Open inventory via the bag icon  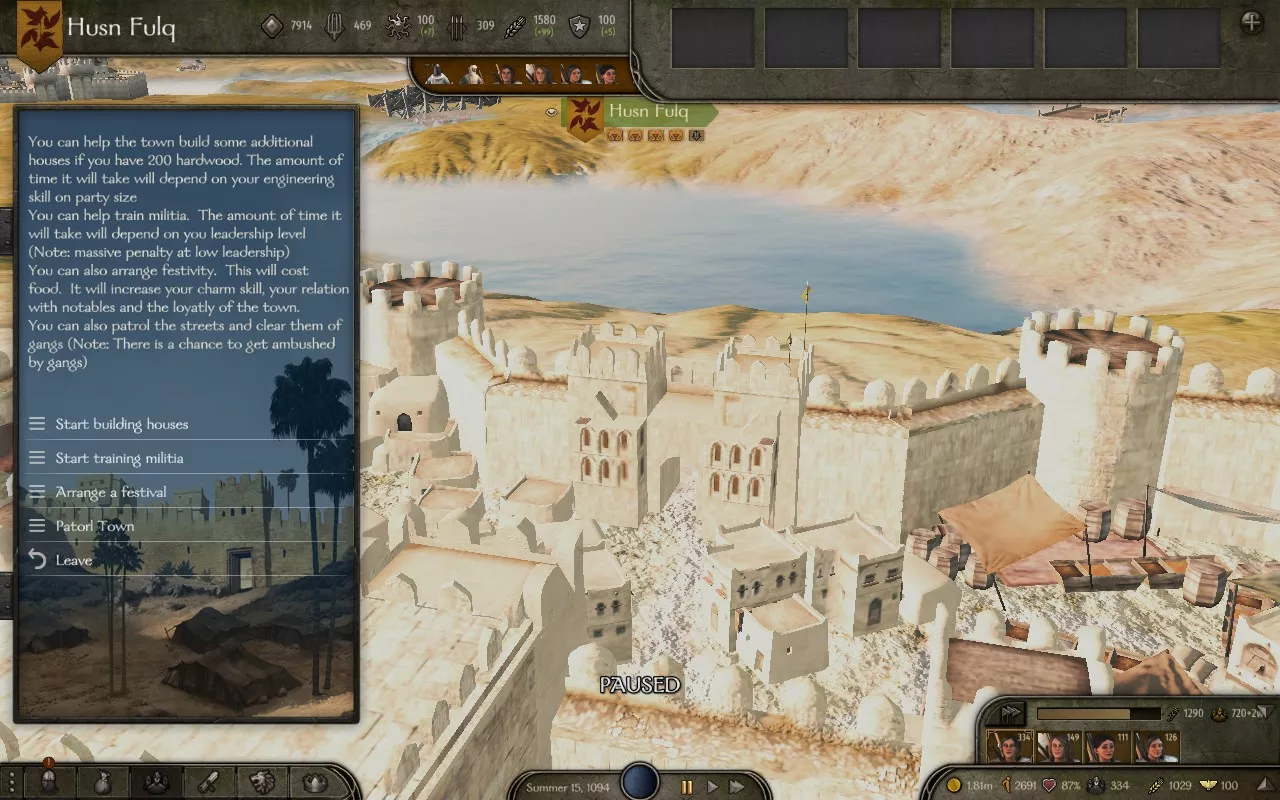coord(102,782)
